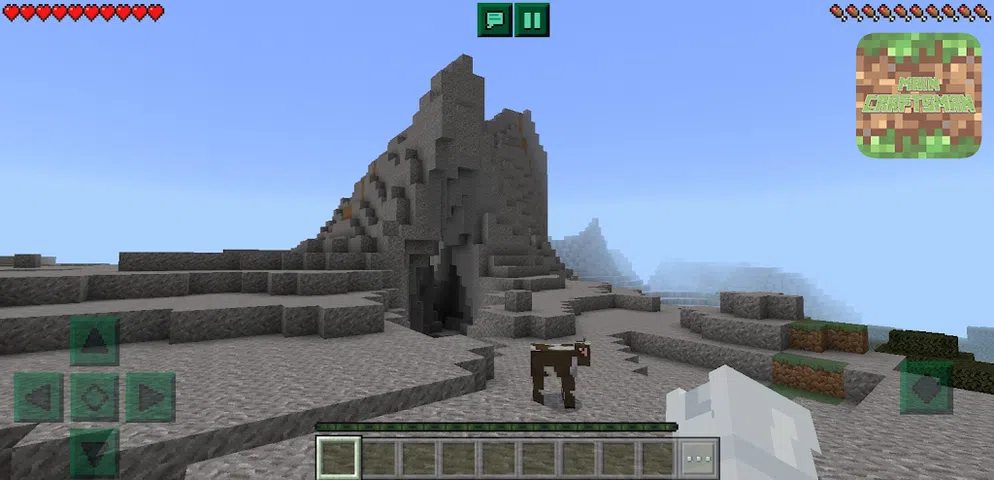
Task: Tap the move backward arrow
Action: (95, 452)
